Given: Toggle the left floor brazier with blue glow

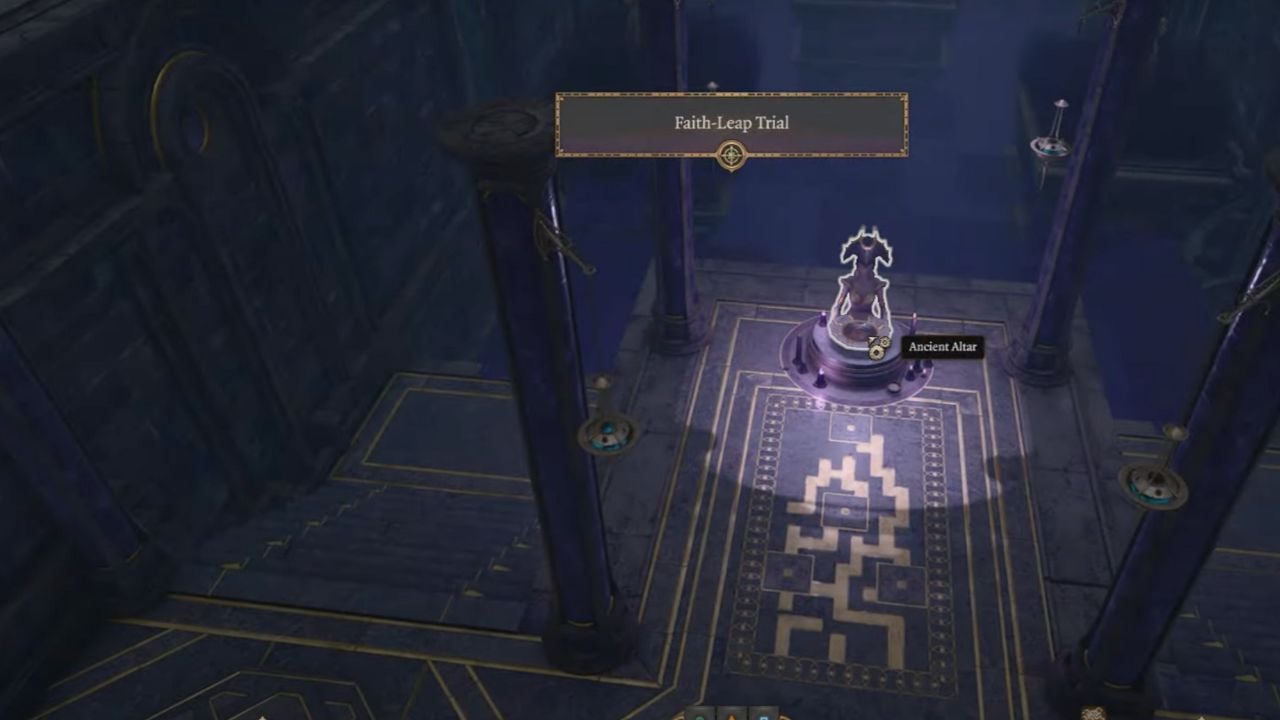Looking at the screenshot, I should [x=609, y=437].
